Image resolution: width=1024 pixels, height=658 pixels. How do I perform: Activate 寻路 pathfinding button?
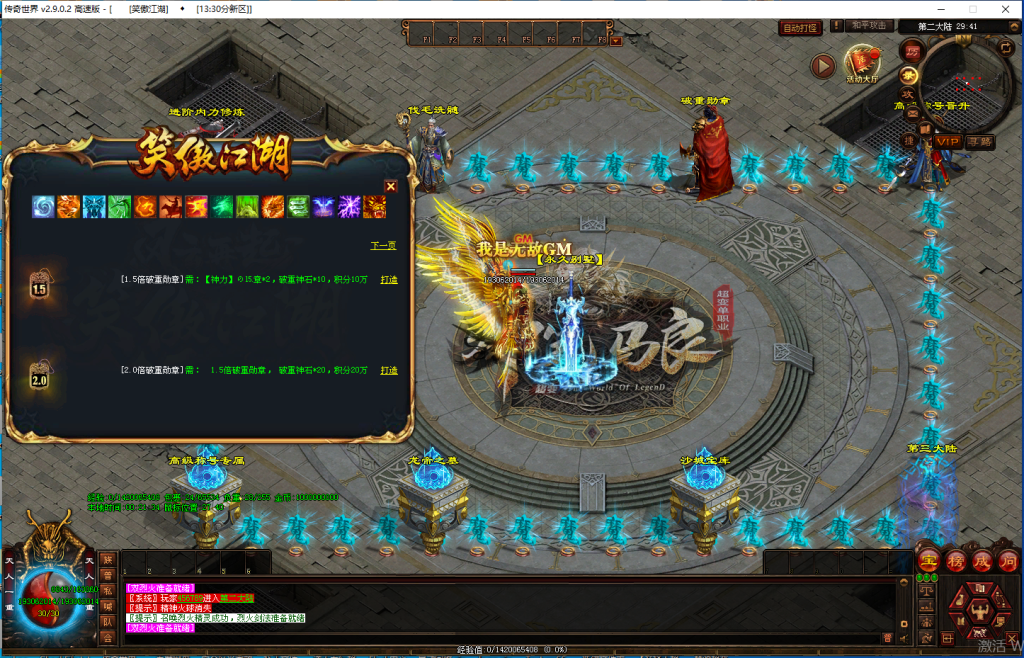click(980, 142)
